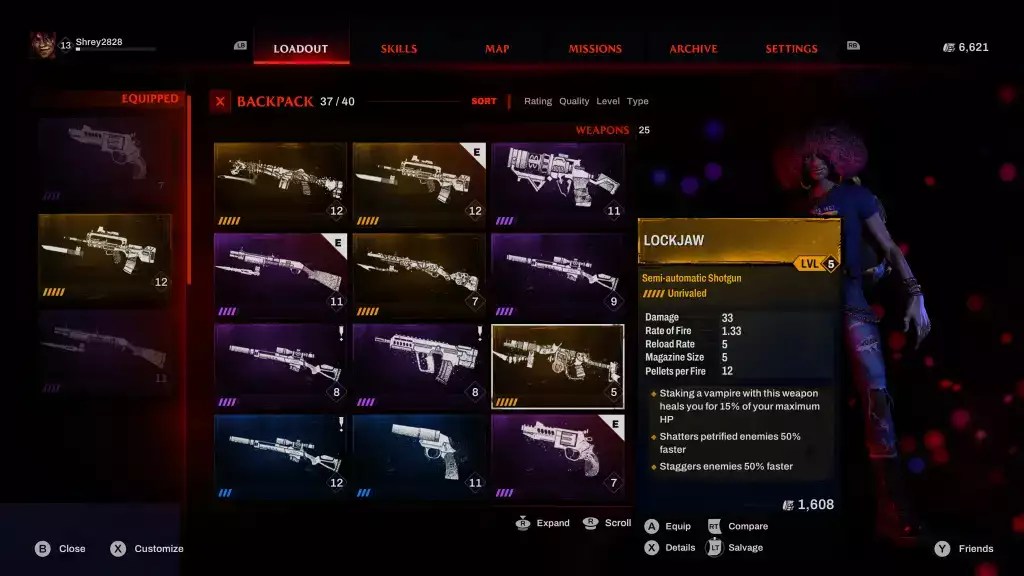Pick the purple level 9 sniper rifle
Viewport: 1024px width, 576px height.
[x=558, y=275]
